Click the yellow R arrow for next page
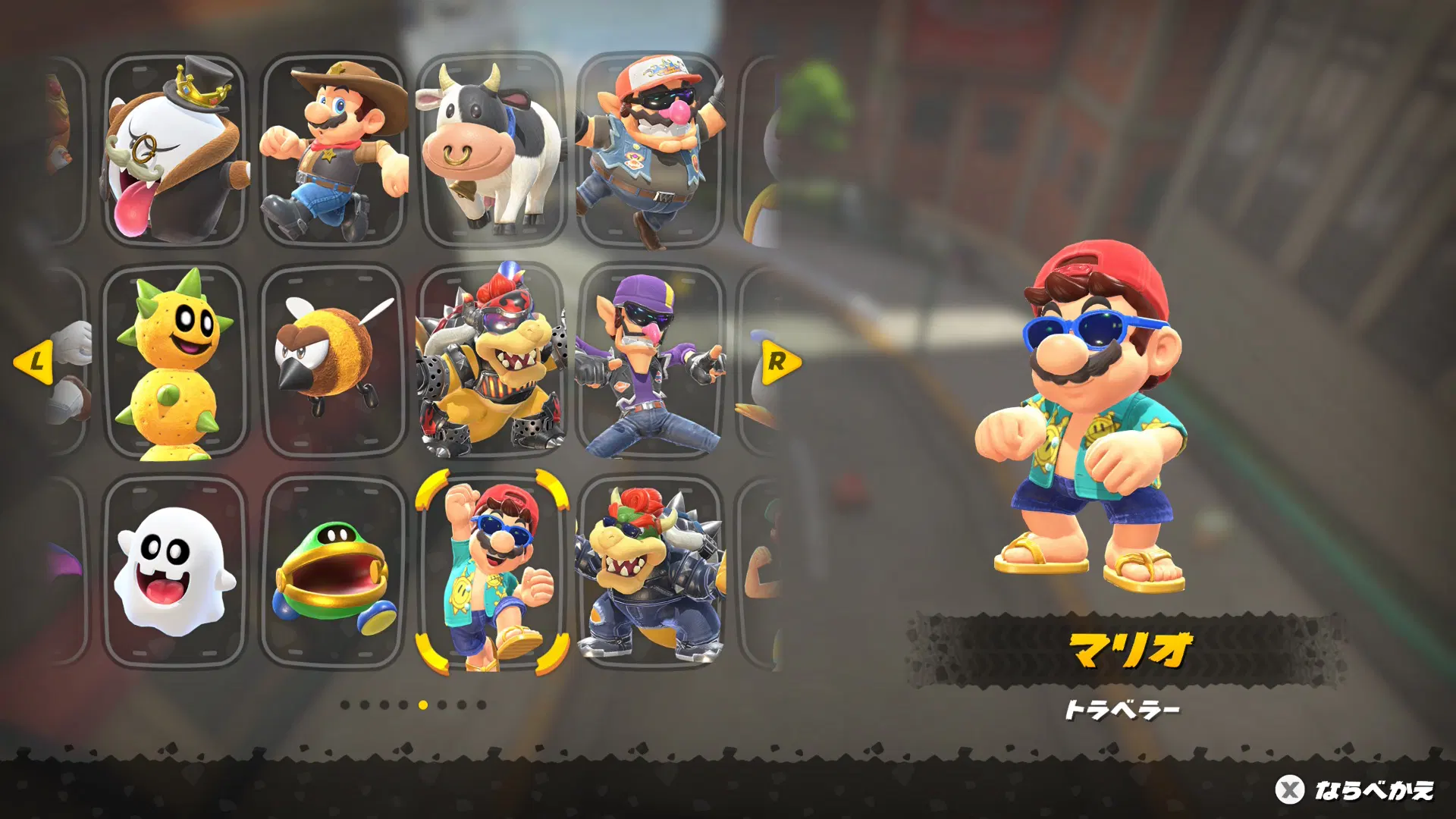This screenshot has width=1456, height=819. [x=779, y=362]
